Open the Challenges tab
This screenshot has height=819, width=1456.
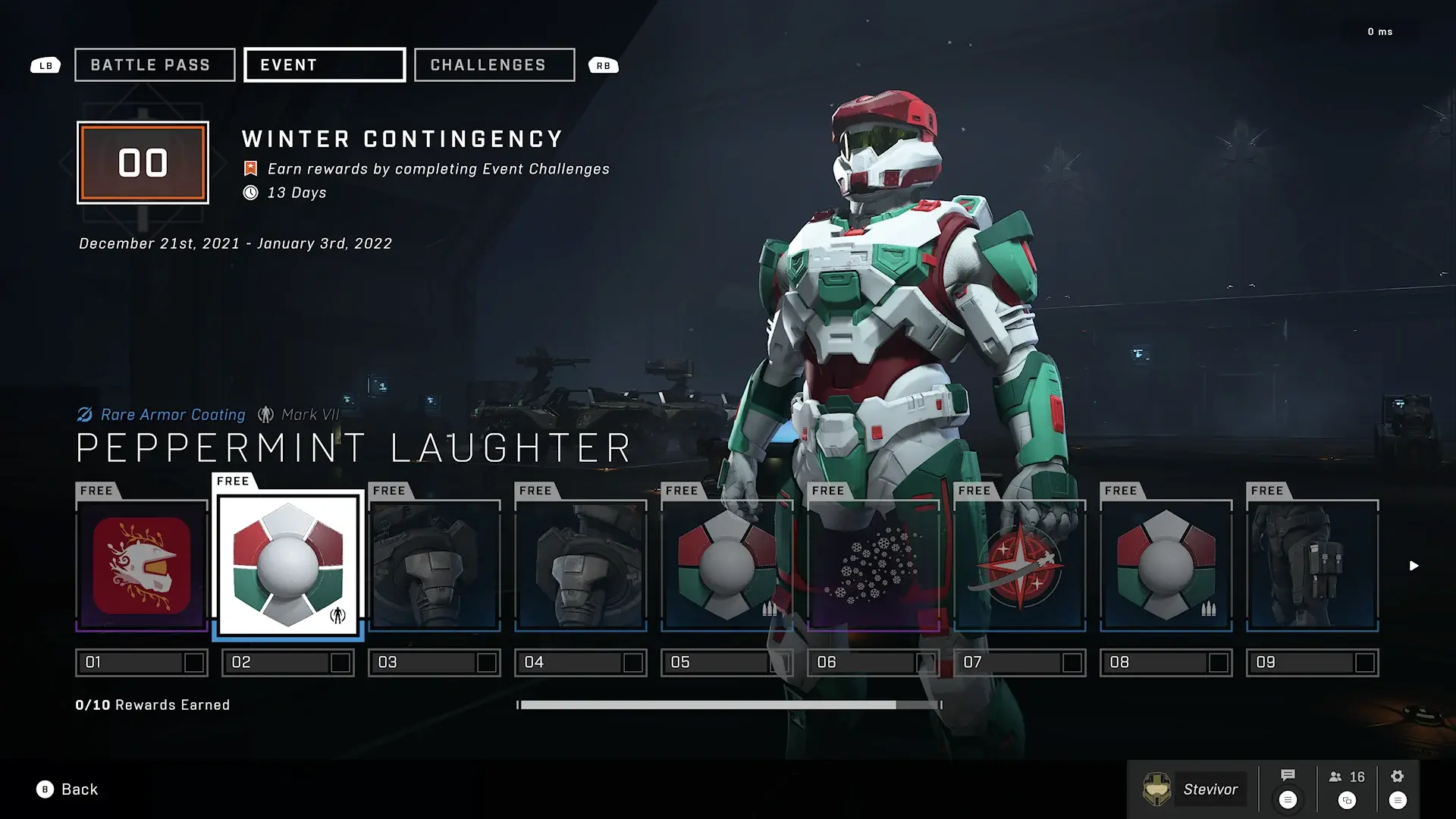click(494, 65)
